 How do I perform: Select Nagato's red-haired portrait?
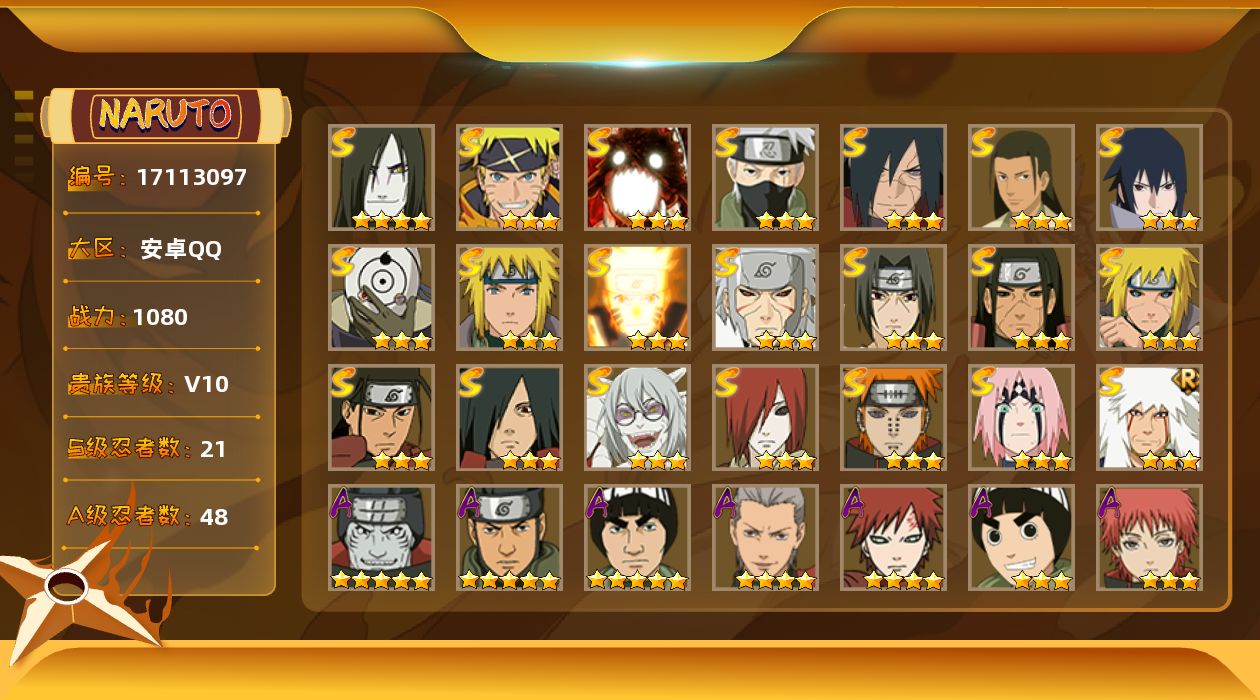[765, 417]
